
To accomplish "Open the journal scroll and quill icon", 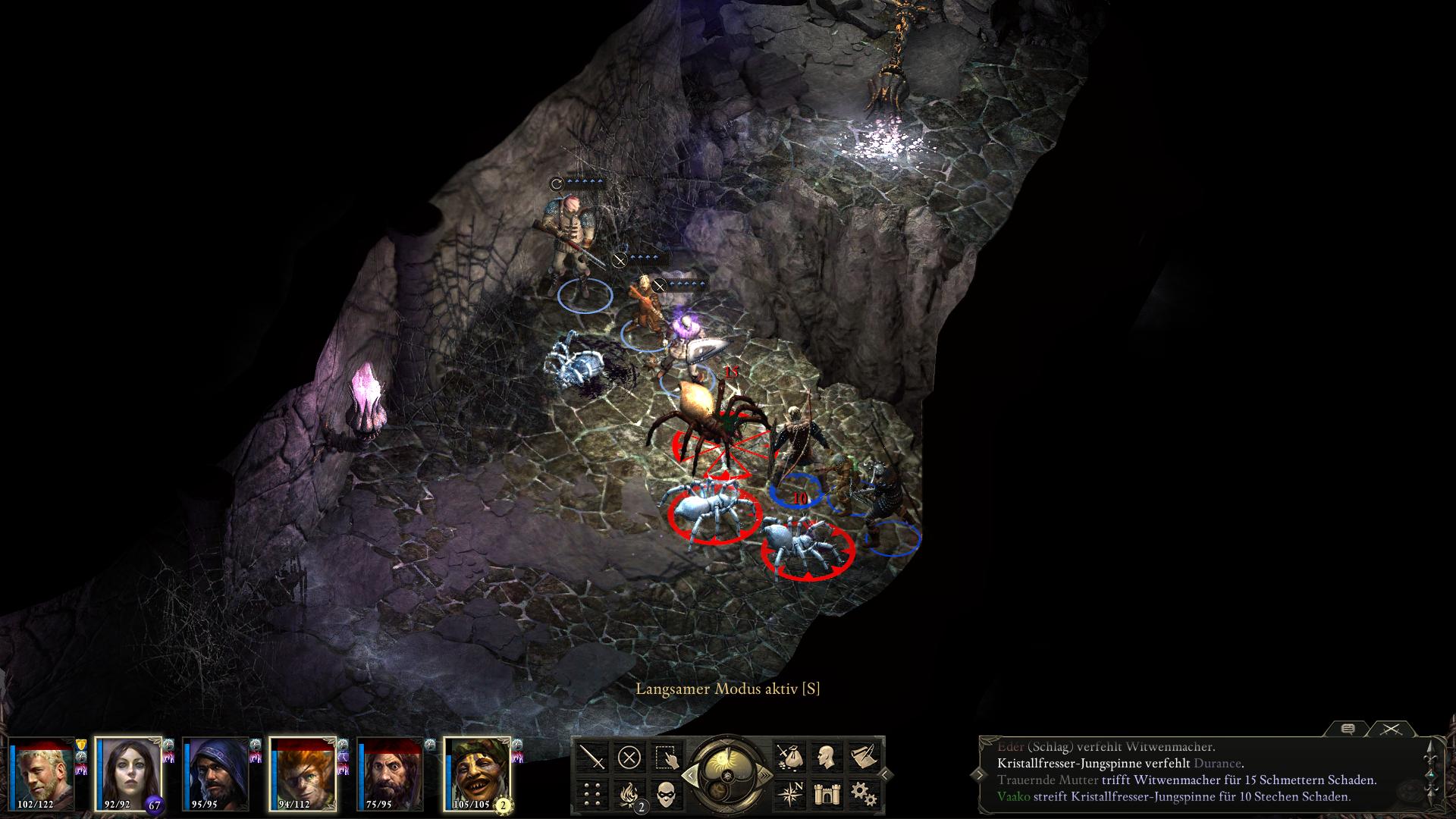I will click(864, 757).
